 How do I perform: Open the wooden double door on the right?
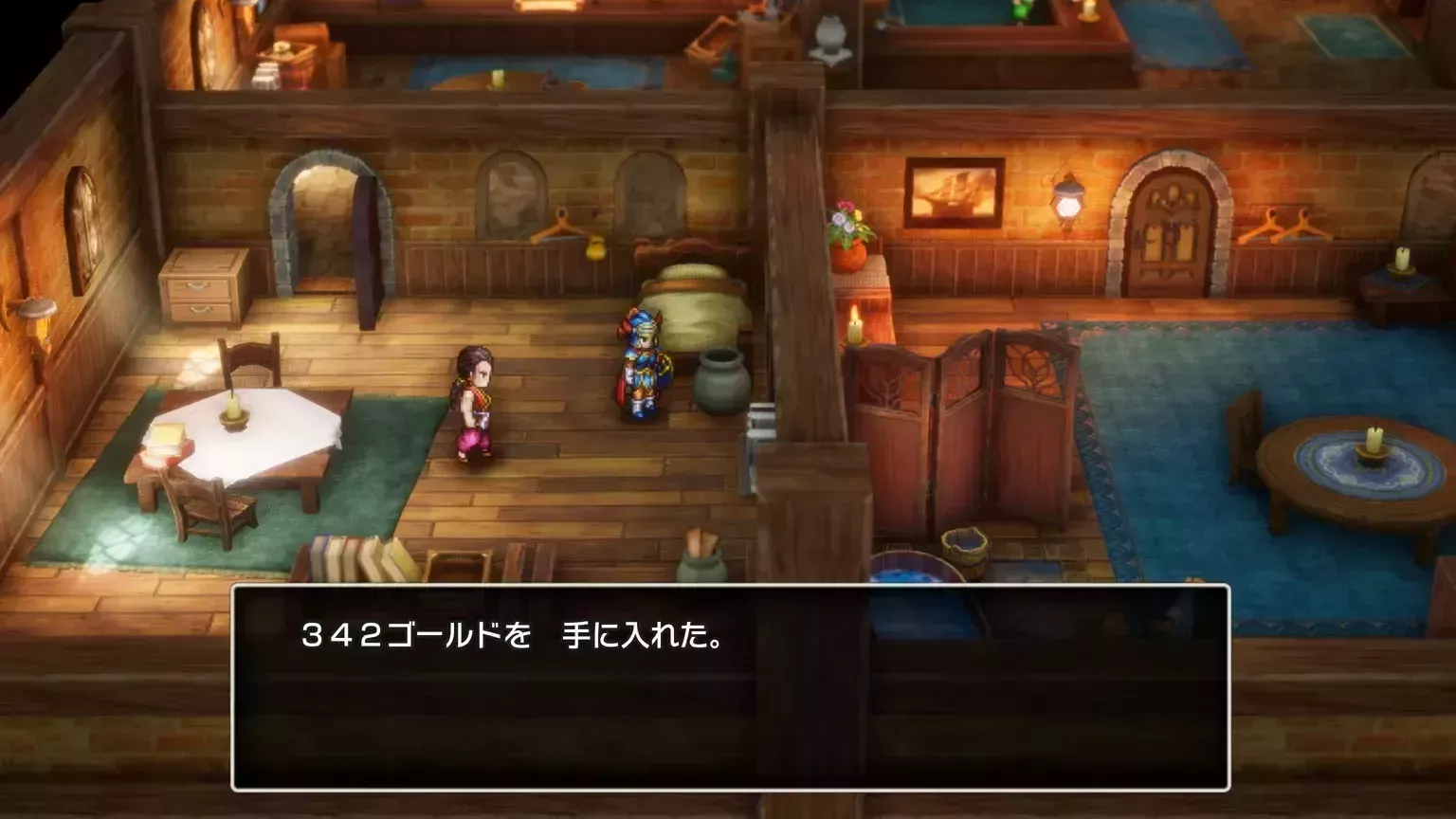pyautogui.click(x=1170, y=220)
